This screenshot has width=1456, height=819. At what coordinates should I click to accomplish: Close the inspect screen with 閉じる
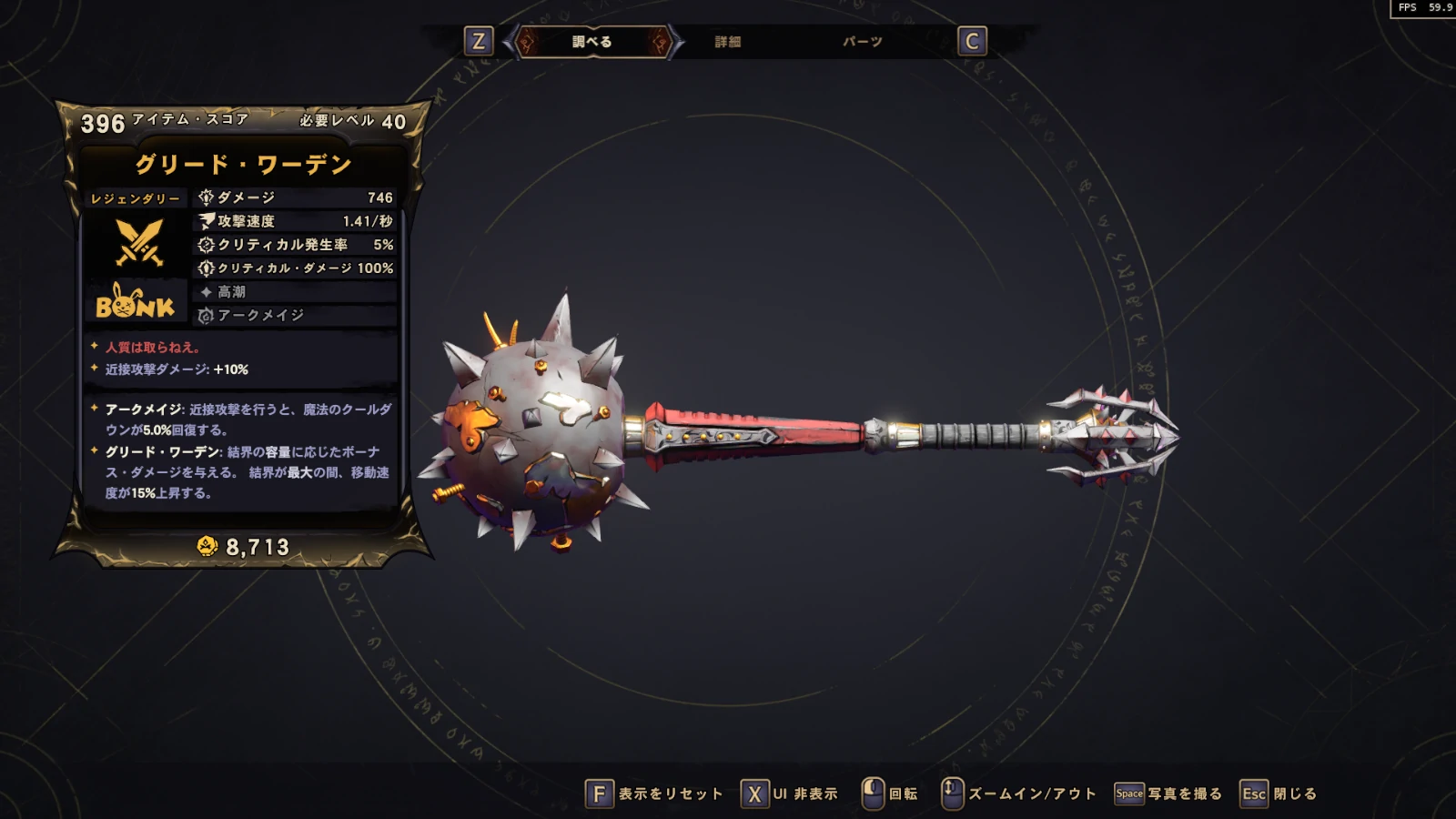(1279, 794)
